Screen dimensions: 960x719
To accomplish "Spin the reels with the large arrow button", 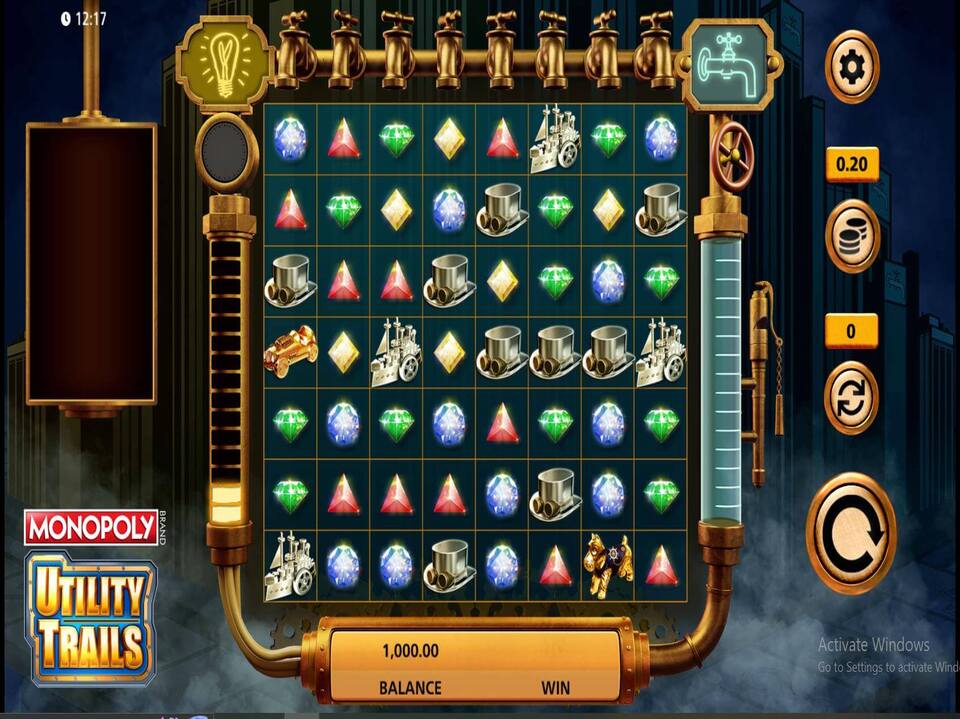I will point(851,533).
